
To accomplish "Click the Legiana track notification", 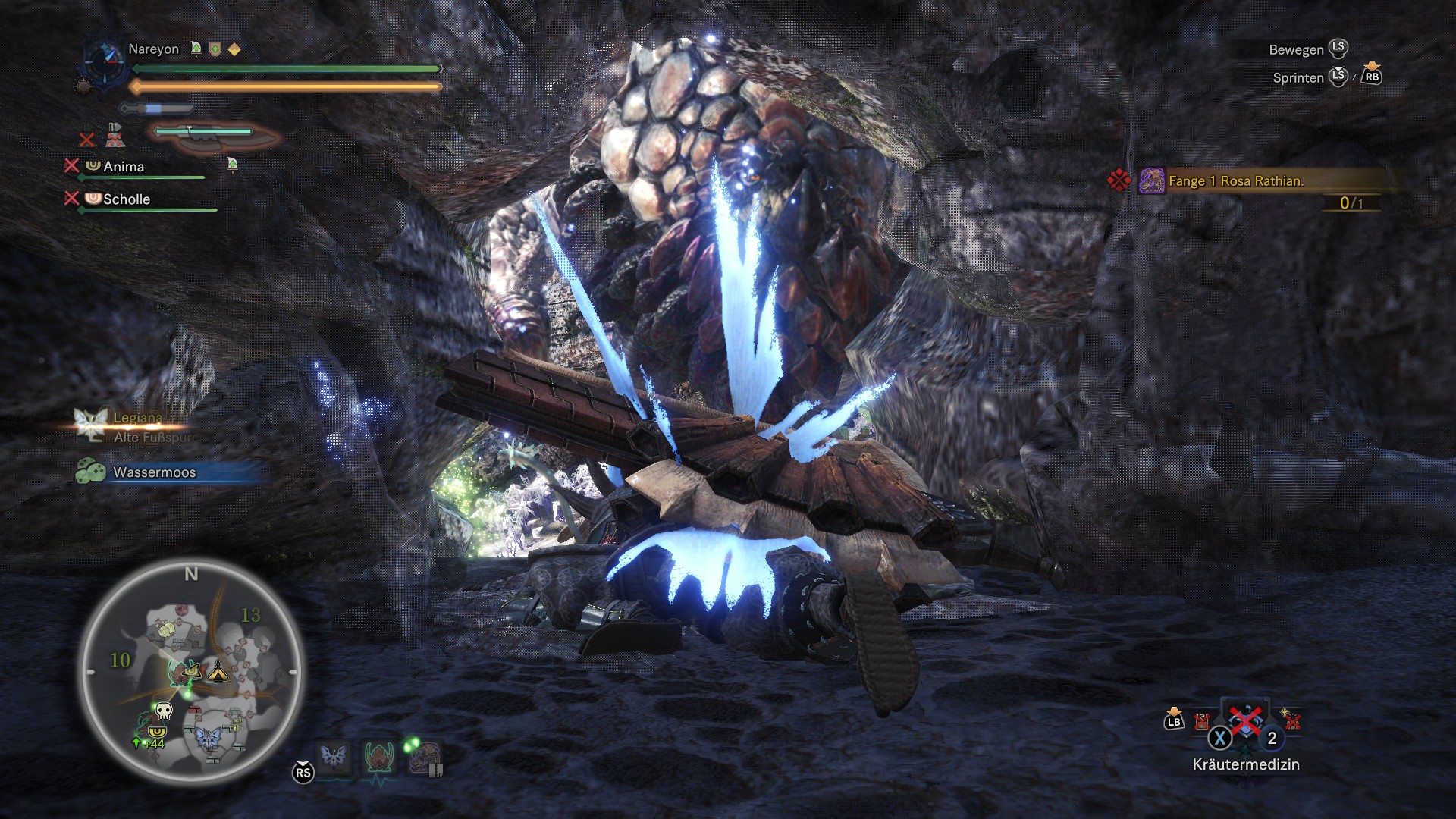I will tap(136, 419).
